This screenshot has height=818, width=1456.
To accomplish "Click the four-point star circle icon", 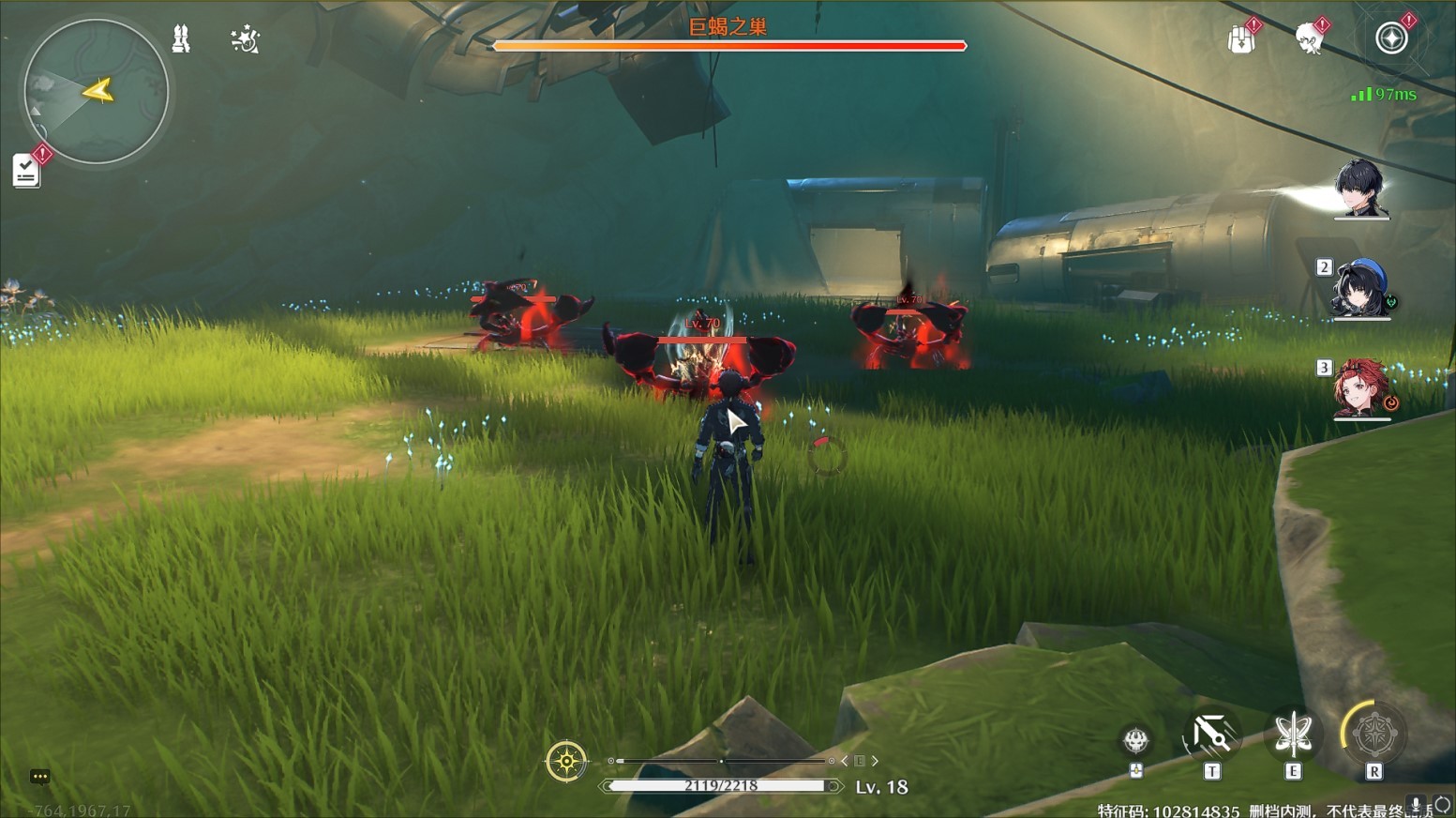I will pyautogui.click(x=1391, y=38).
